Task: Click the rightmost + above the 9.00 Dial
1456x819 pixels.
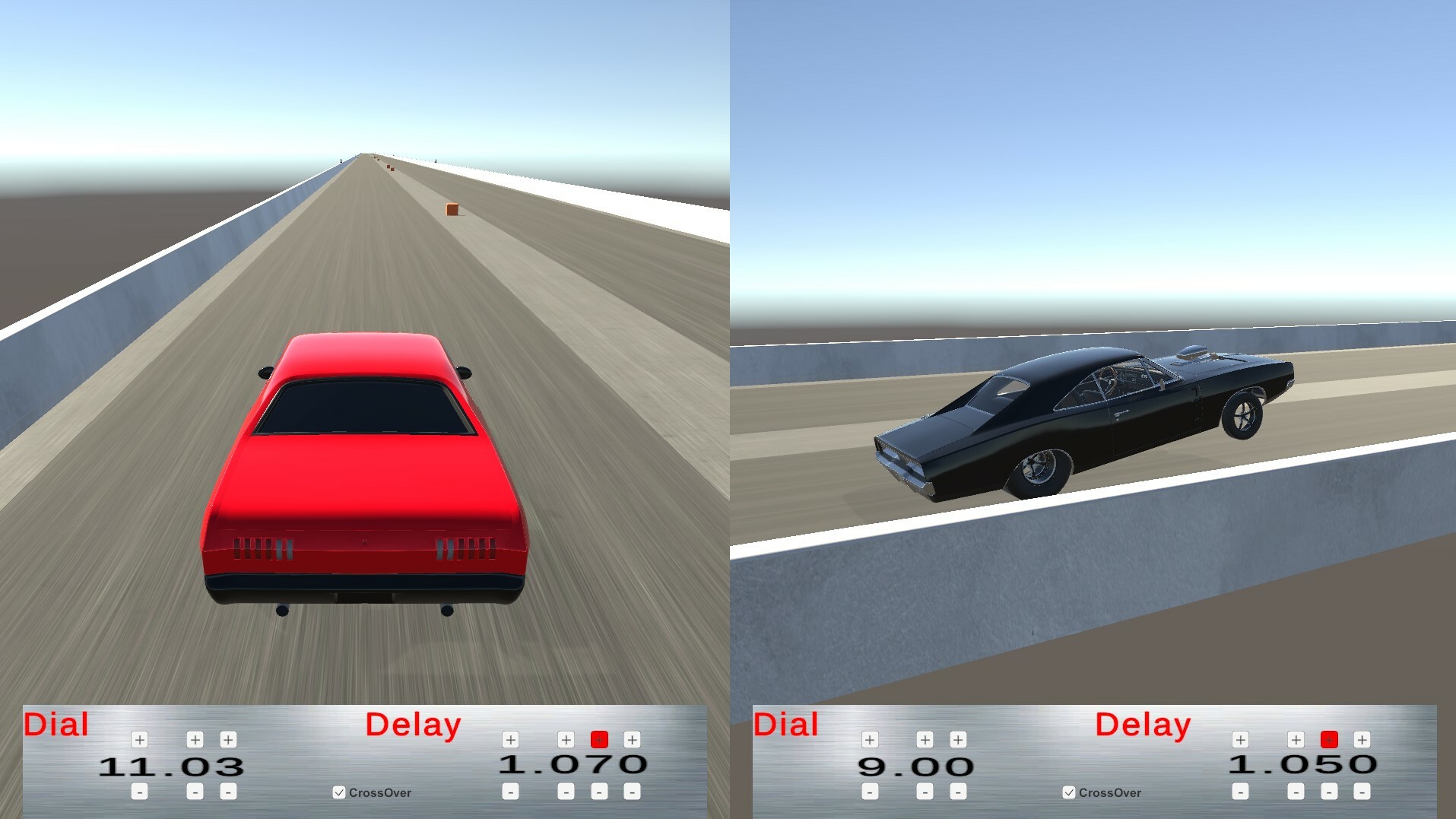Action: pos(956,738)
